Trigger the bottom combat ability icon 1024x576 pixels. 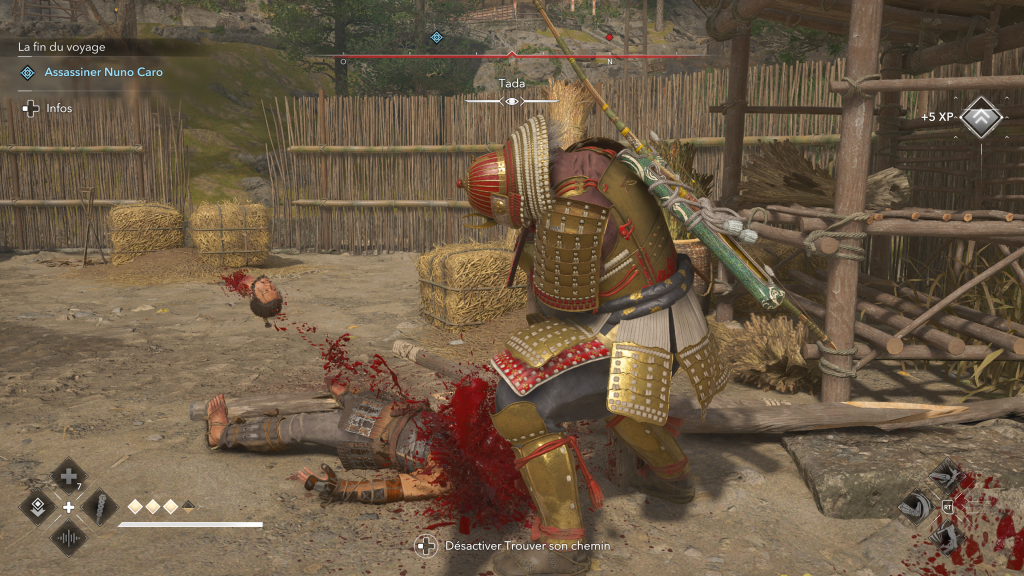945,537
